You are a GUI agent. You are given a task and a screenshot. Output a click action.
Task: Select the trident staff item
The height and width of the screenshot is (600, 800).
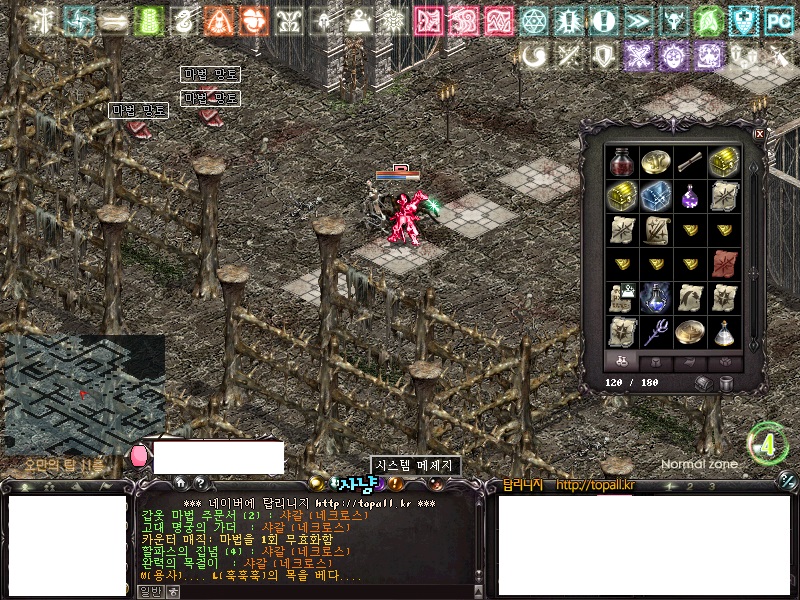[656, 331]
